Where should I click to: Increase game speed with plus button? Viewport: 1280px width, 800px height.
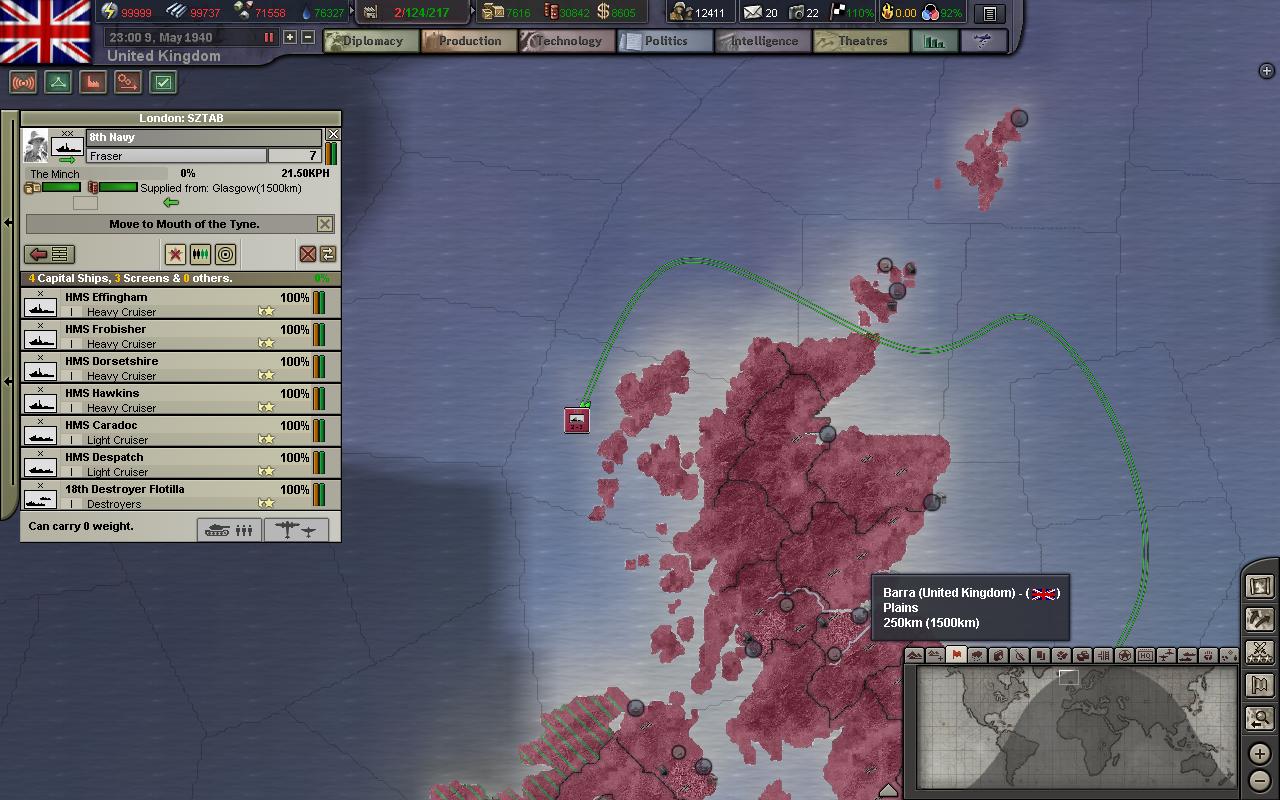(290, 37)
